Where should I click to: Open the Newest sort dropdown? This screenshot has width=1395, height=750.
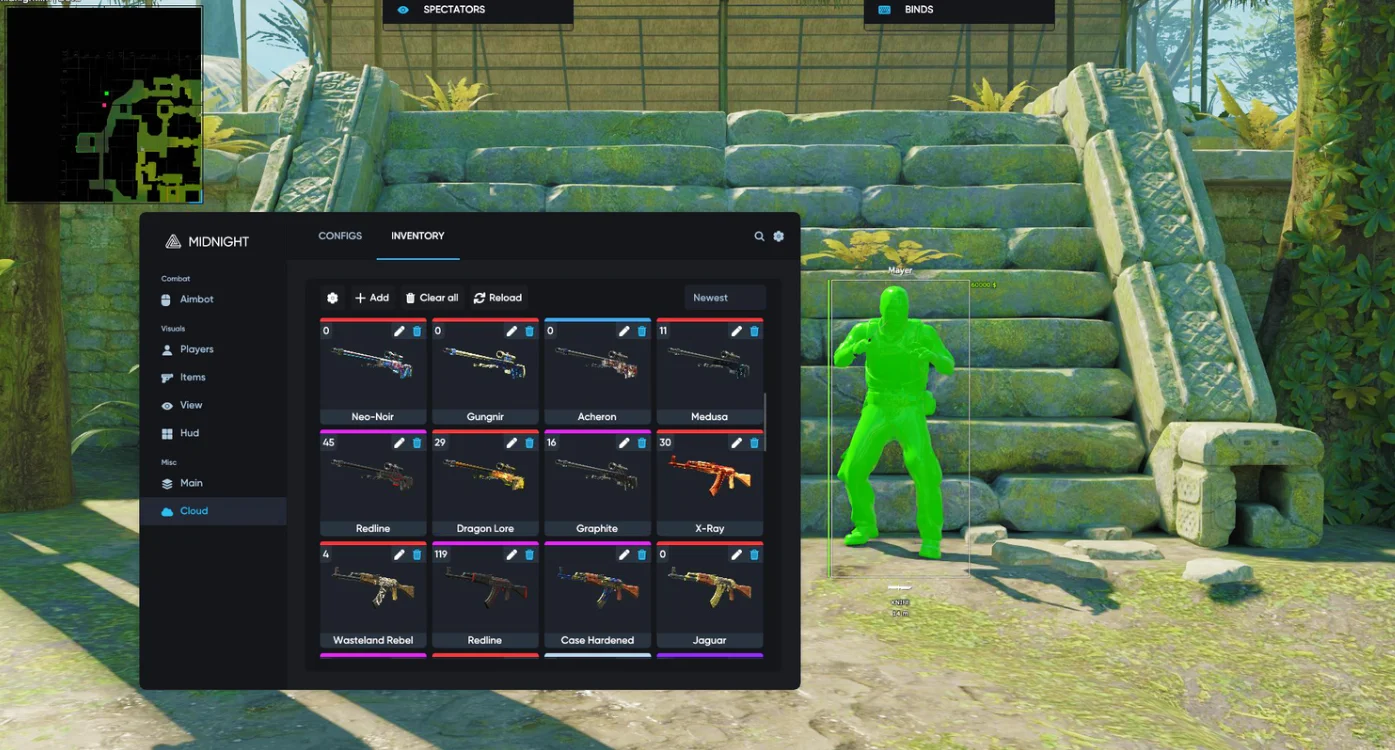(725, 298)
